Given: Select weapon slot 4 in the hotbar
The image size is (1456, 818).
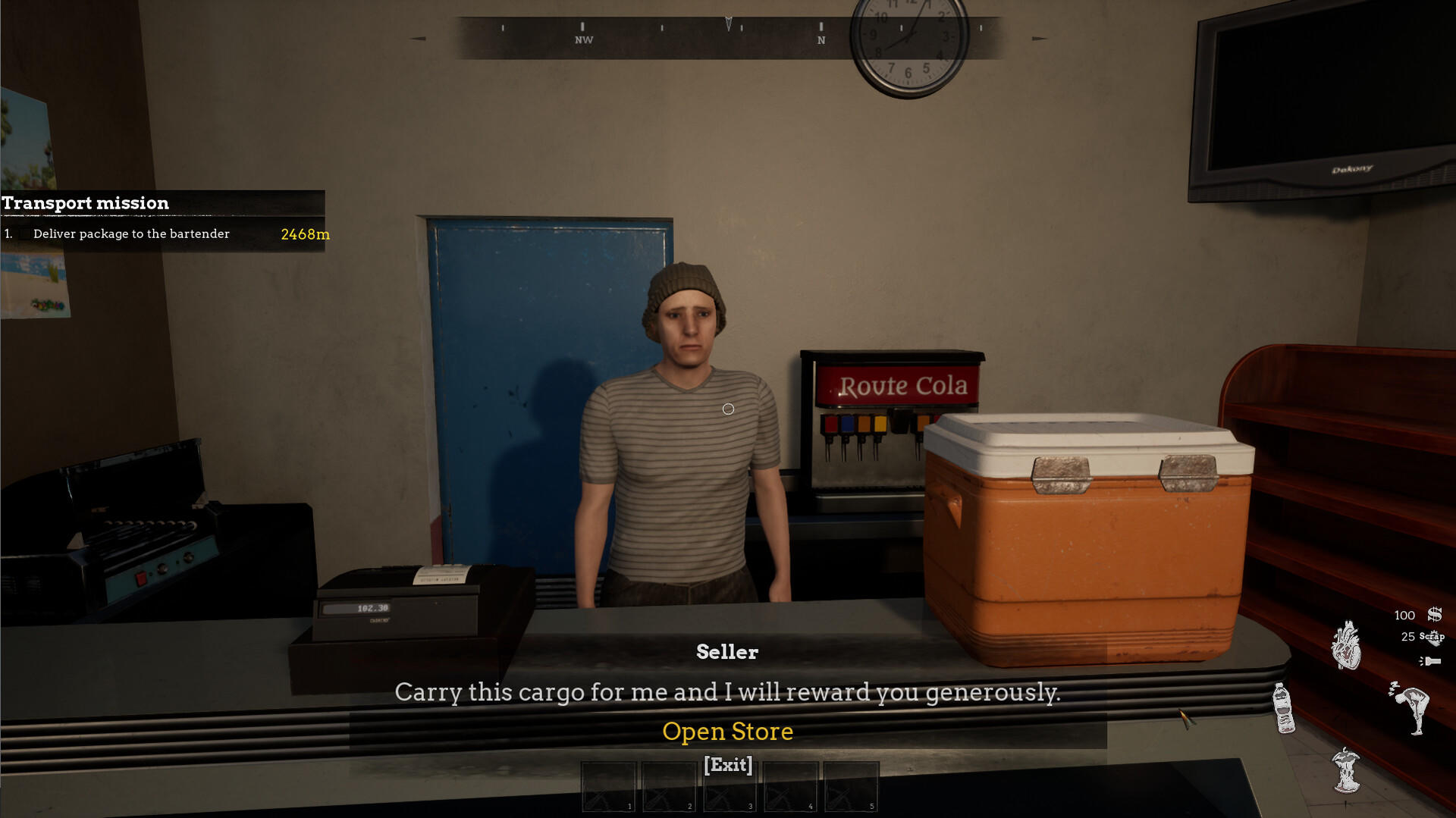Looking at the screenshot, I should click(x=790, y=786).
